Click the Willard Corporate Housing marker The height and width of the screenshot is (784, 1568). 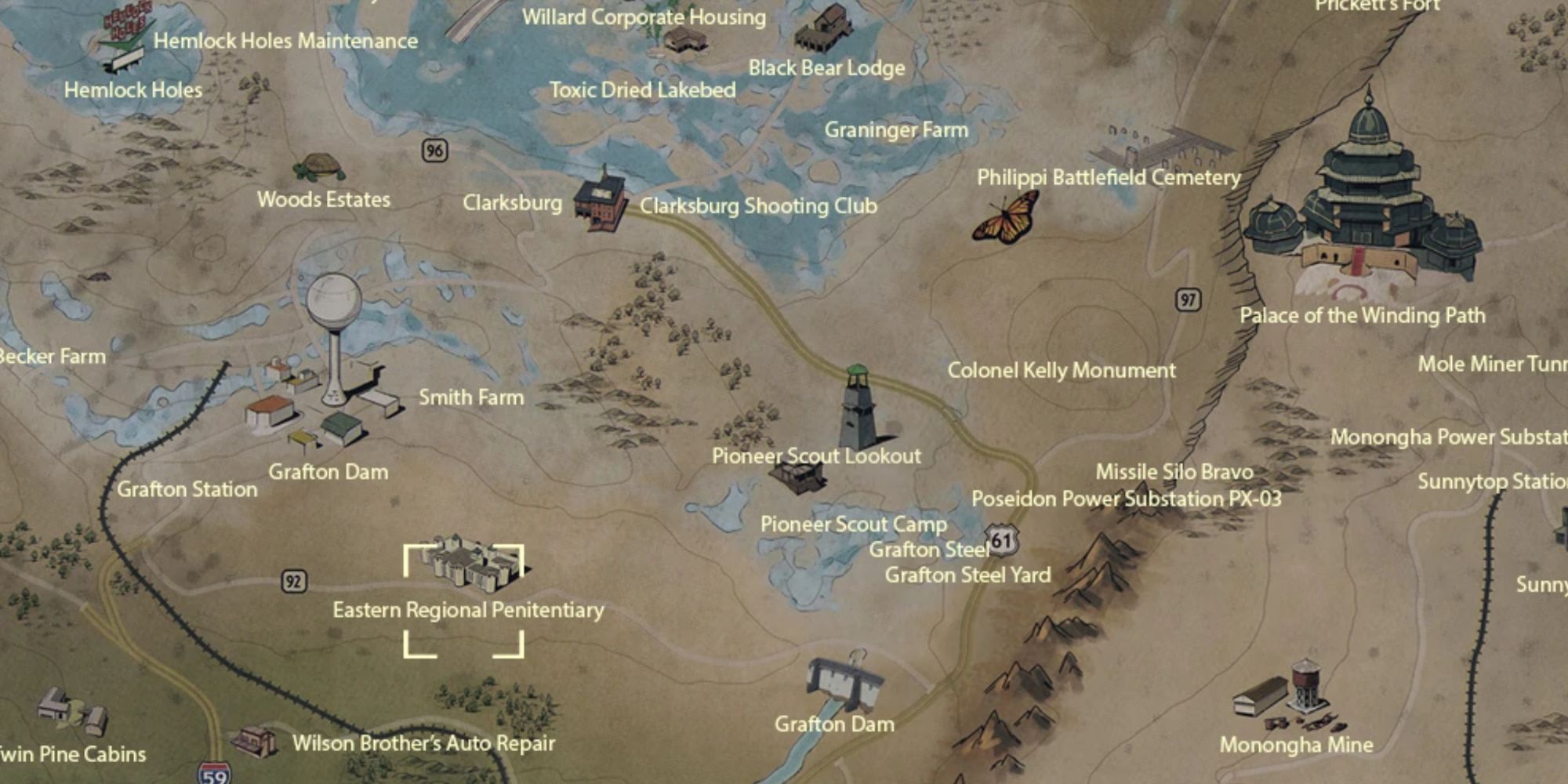coord(684,41)
